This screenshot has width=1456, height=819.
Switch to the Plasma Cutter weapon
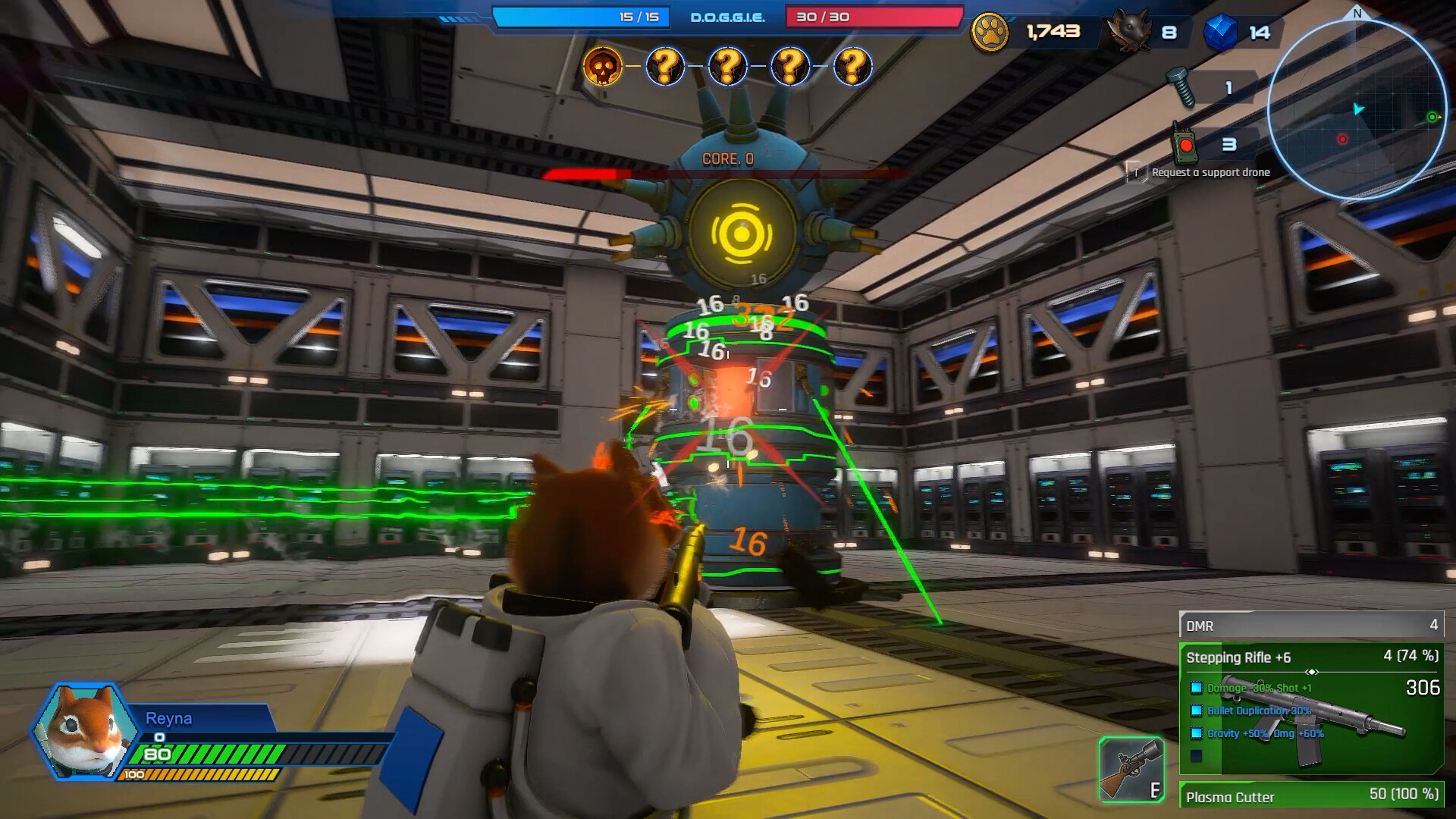(1311, 795)
